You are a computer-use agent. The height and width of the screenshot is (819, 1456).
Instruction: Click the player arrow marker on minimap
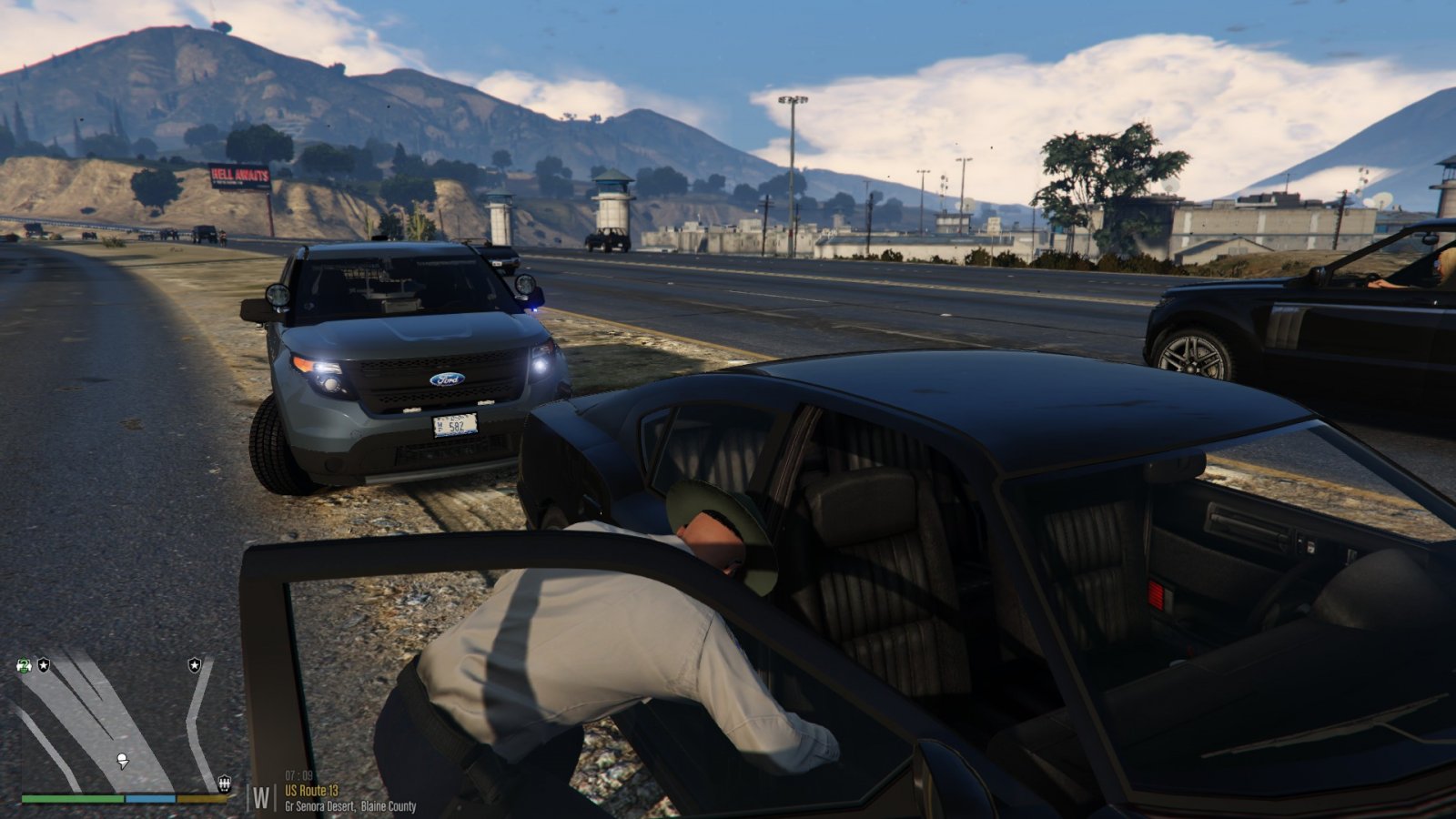click(123, 761)
